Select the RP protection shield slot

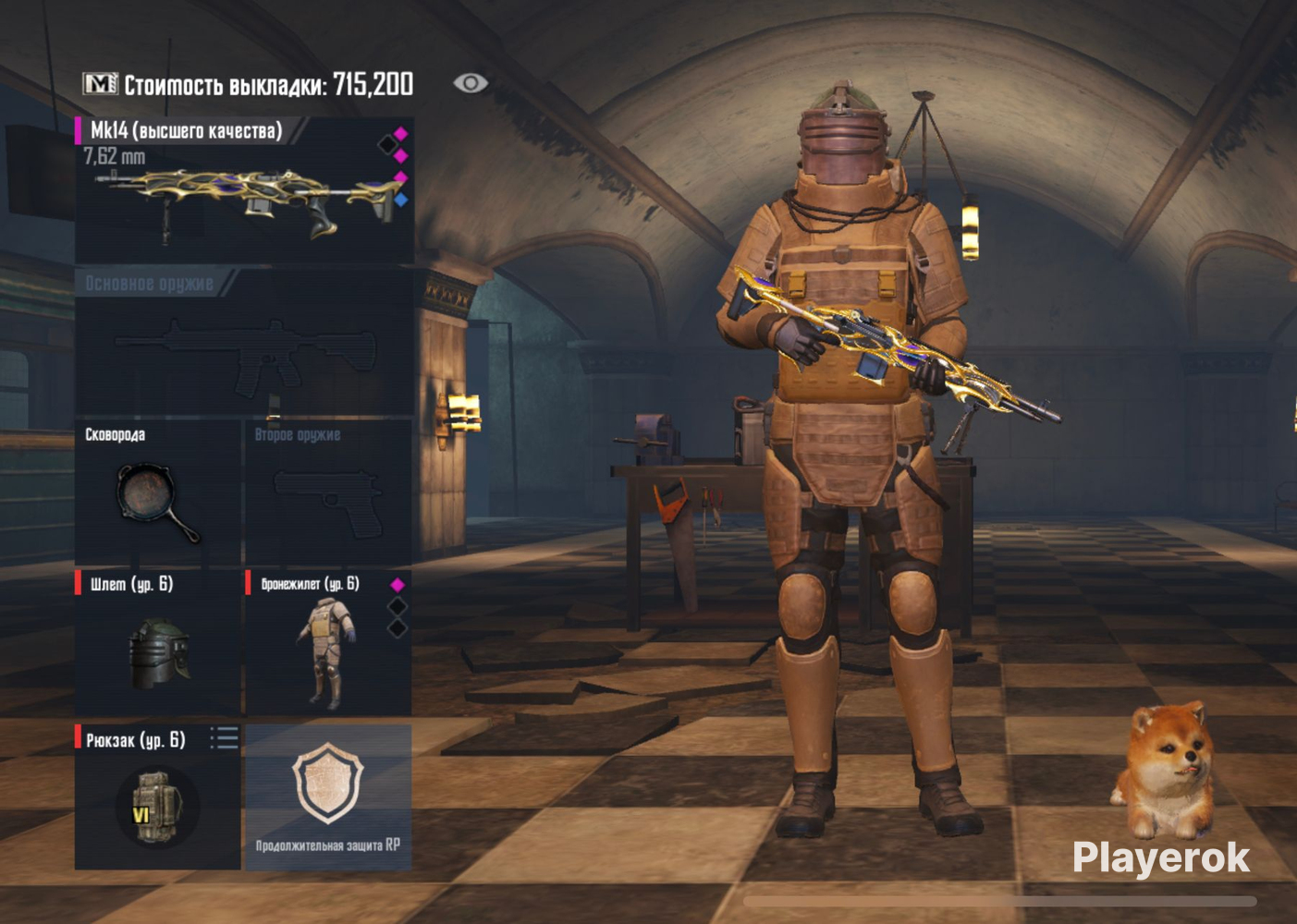coord(327,796)
